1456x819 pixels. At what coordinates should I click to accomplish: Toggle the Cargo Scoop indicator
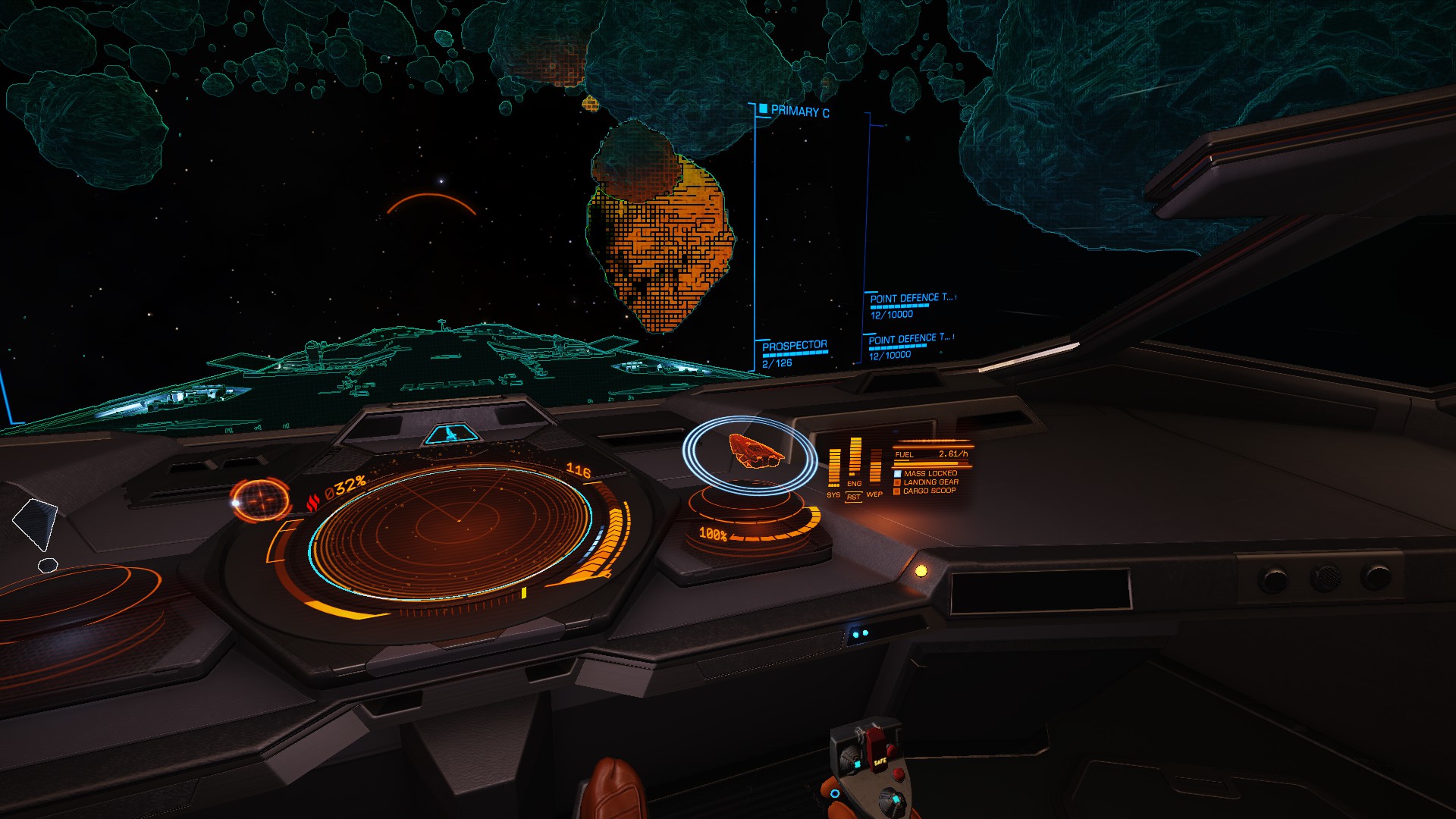(x=929, y=491)
